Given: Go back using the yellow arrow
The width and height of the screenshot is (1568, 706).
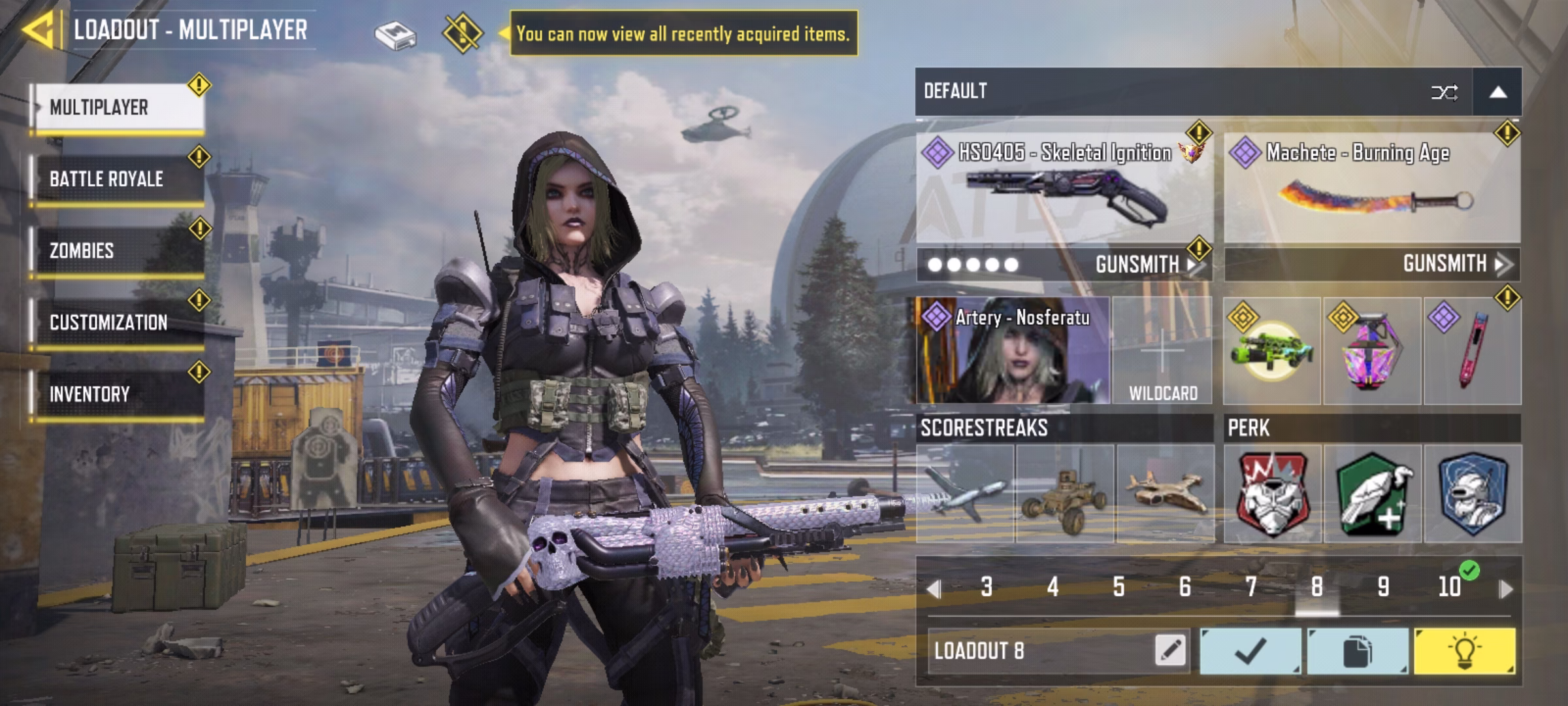Looking at the screenshot, I should 38,30.
